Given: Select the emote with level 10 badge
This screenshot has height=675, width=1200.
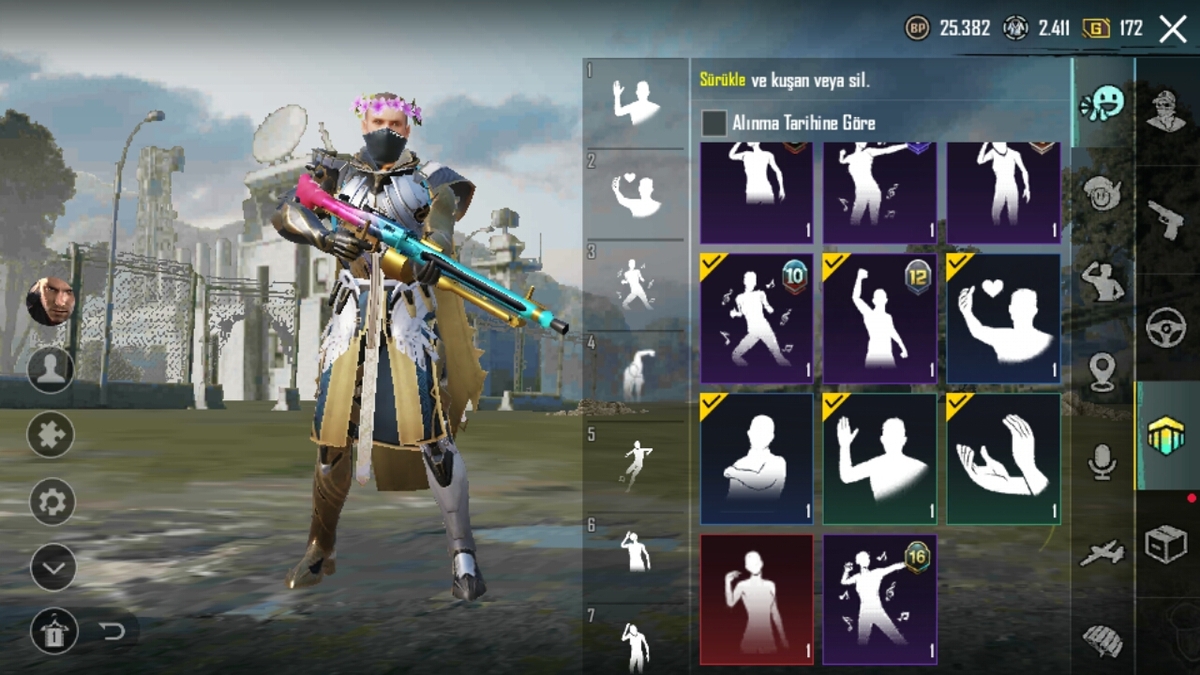Looking at the screenshot, I should tap(756, 318).
